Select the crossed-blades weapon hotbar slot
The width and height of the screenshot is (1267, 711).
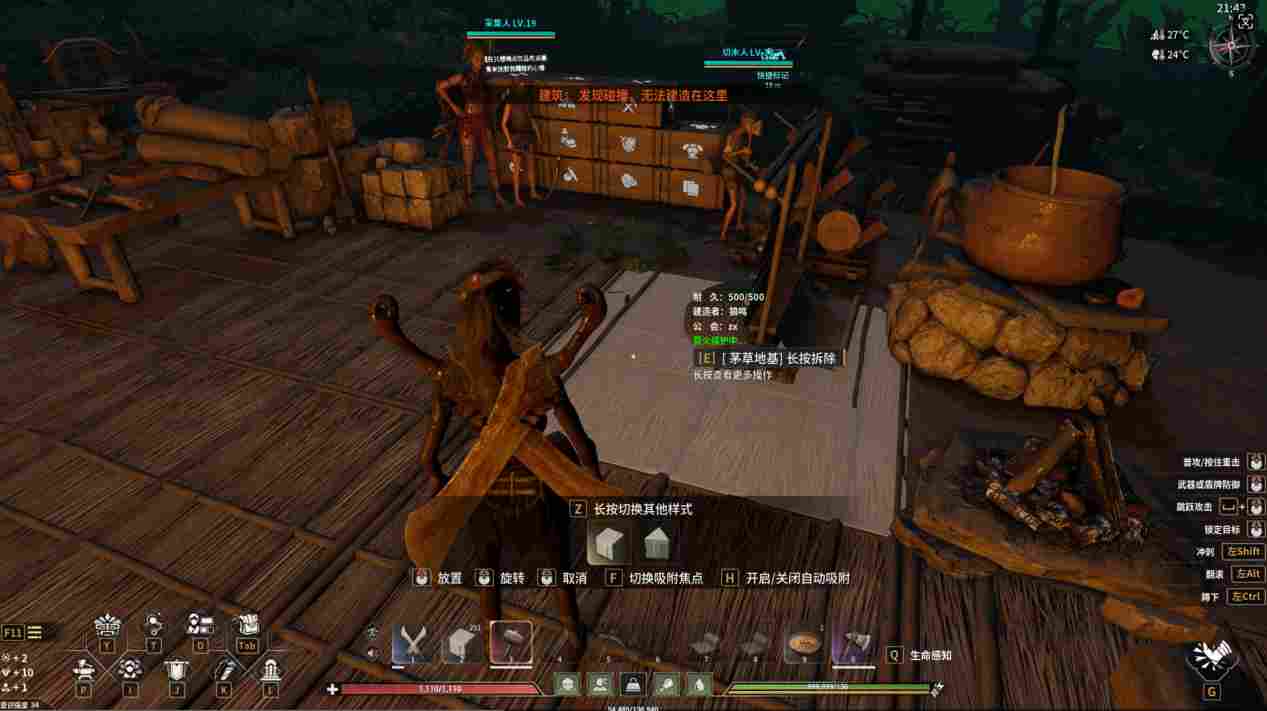[x=412, y=643]
